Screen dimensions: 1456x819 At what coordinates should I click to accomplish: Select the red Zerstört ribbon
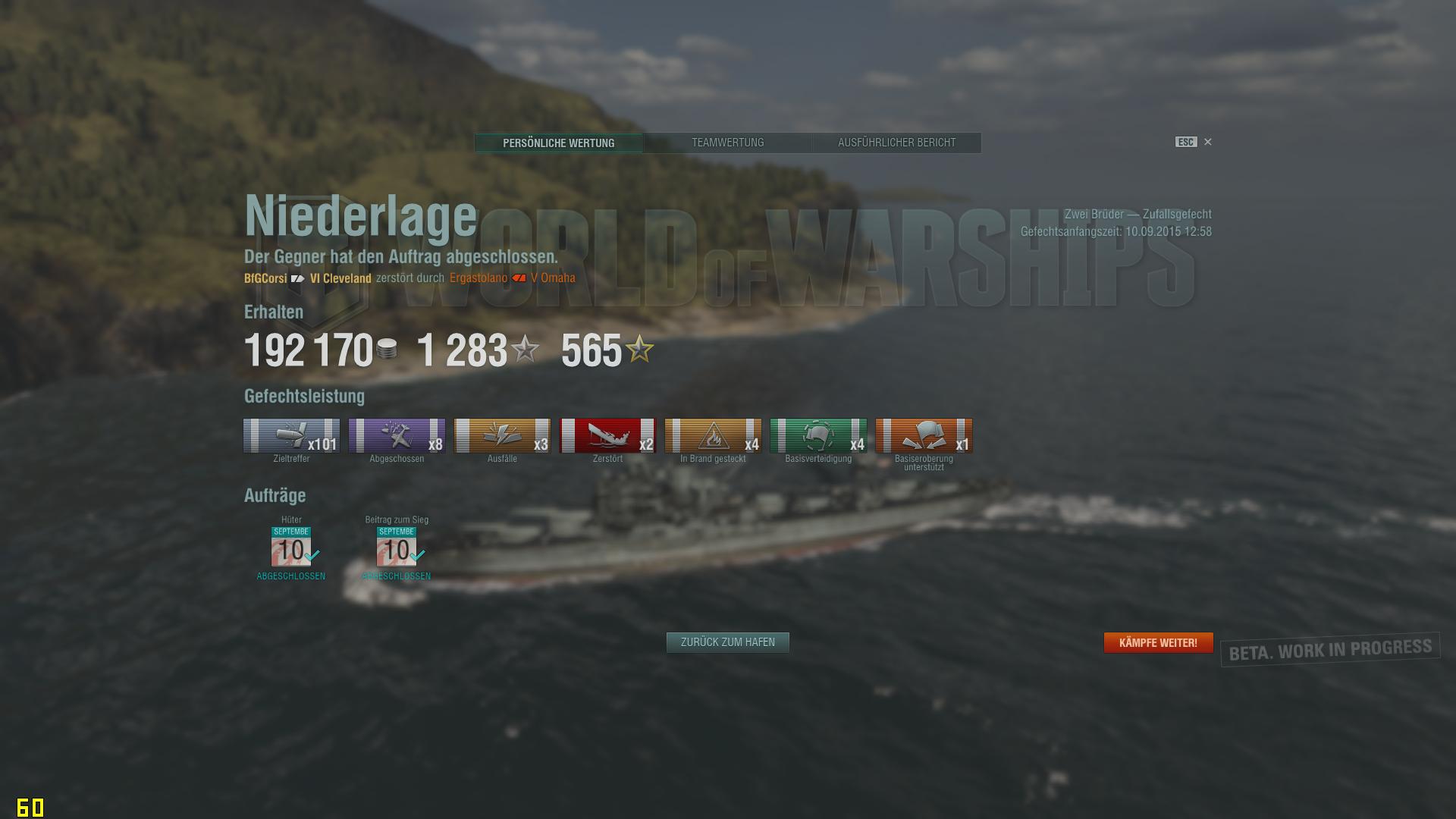607,436
